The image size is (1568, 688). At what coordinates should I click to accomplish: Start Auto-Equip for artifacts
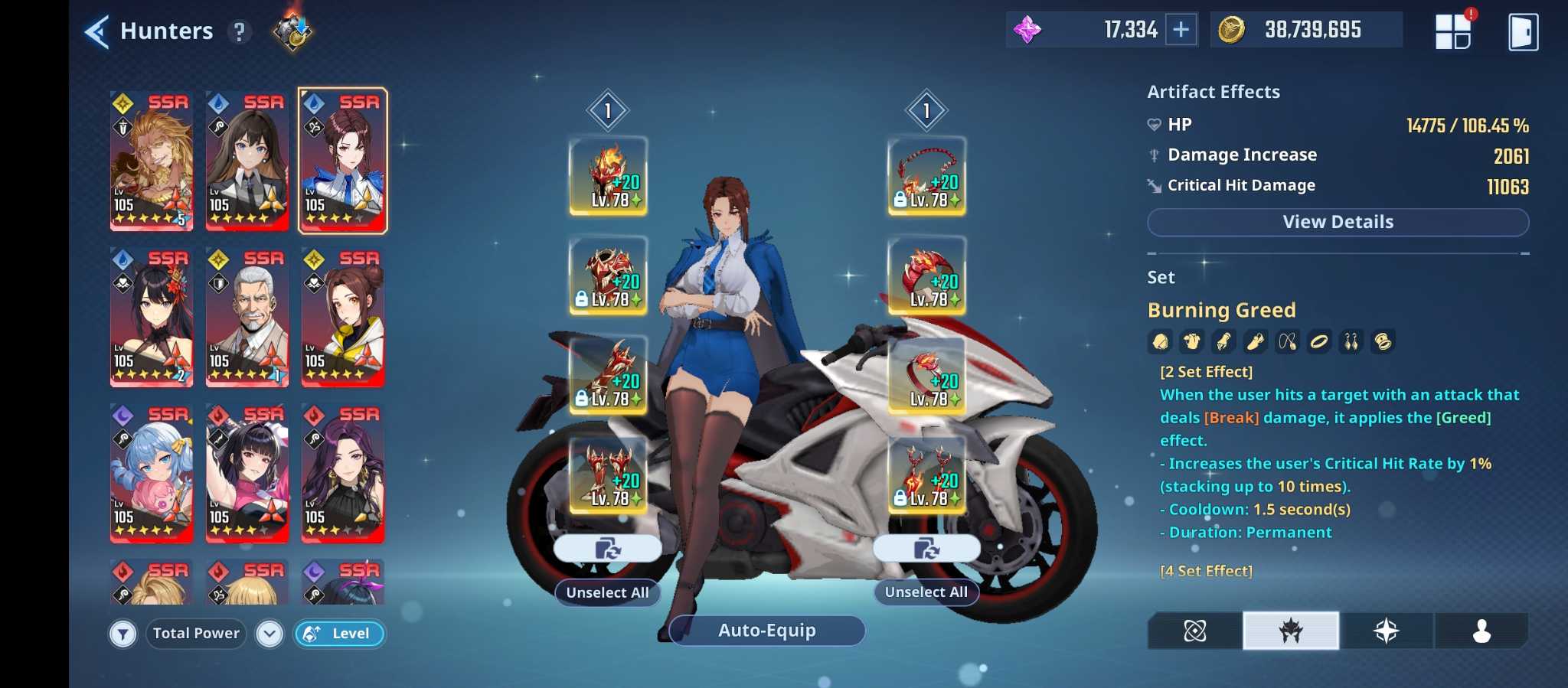click(766, 631)
